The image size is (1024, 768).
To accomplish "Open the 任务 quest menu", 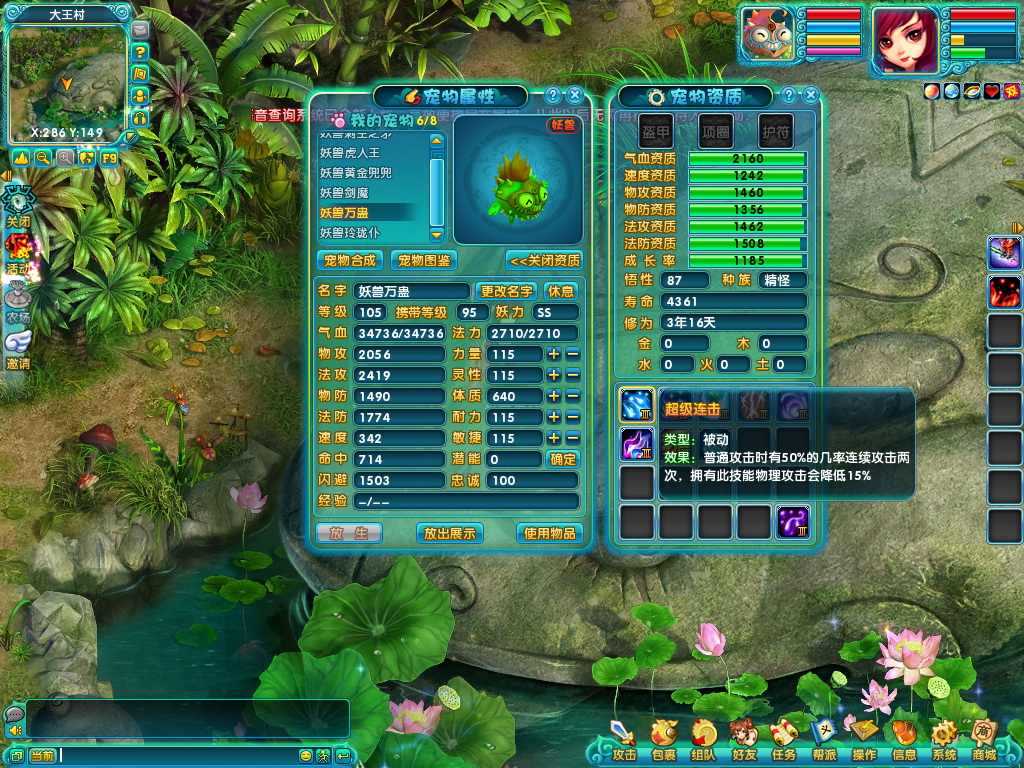I will click(784, 740).
